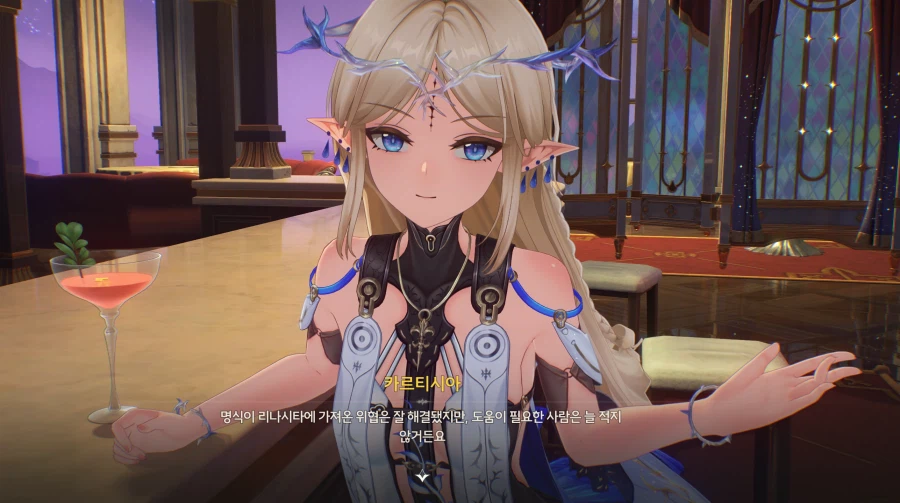Image resolution: width=900 pixels, height=503 pixels.
Task: Advance dialogue with the continue arrow indicator
Action: 424,477
